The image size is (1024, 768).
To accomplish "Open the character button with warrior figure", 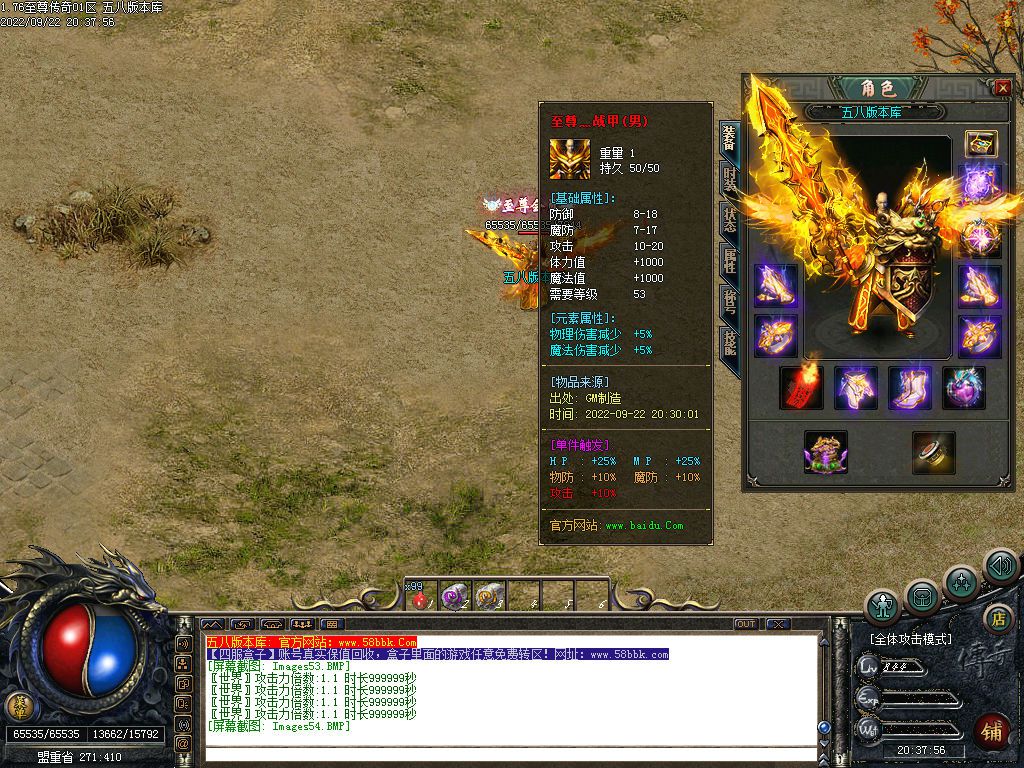I will (884, 605).
